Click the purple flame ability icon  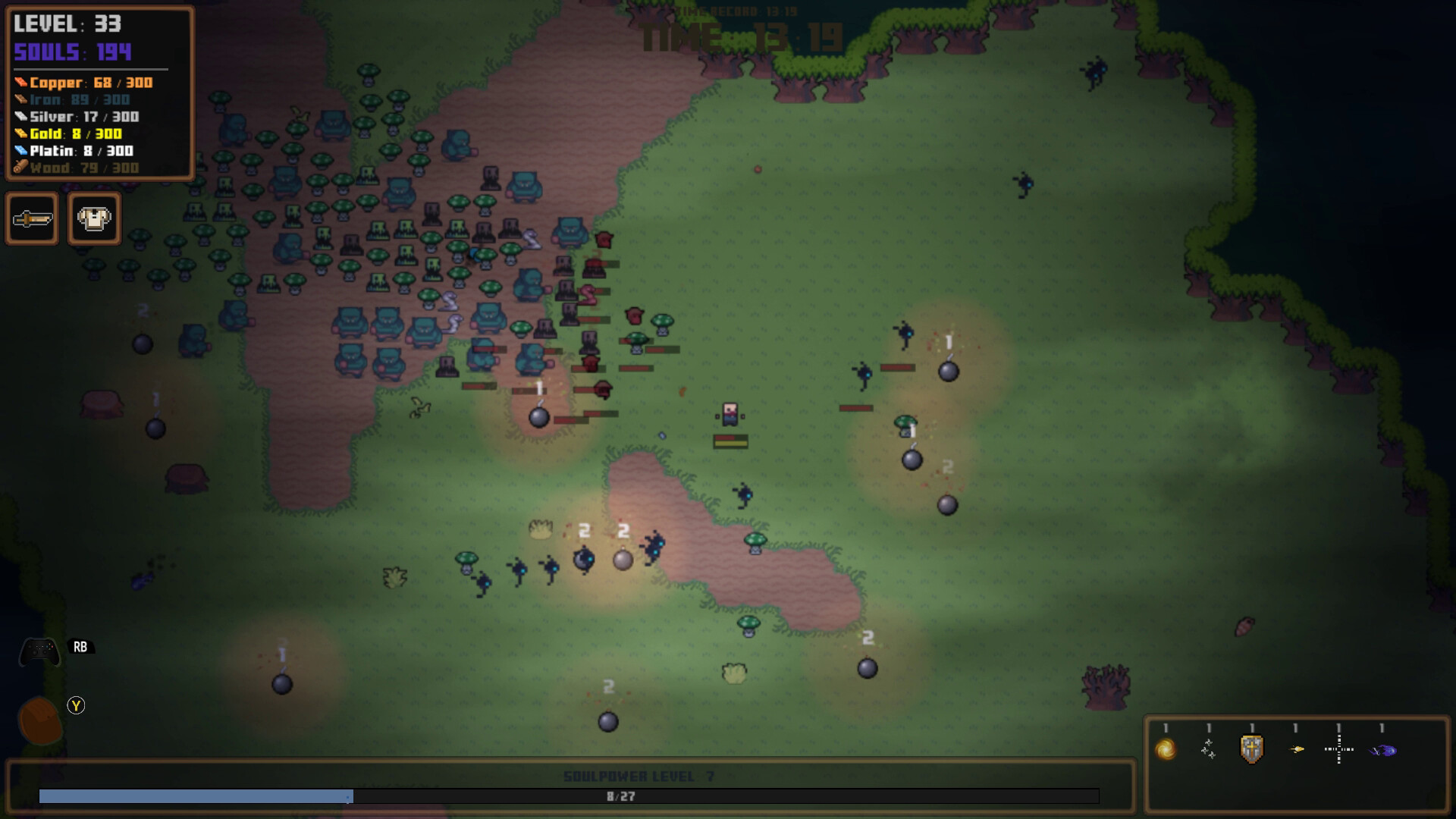tap(1382, 750)
